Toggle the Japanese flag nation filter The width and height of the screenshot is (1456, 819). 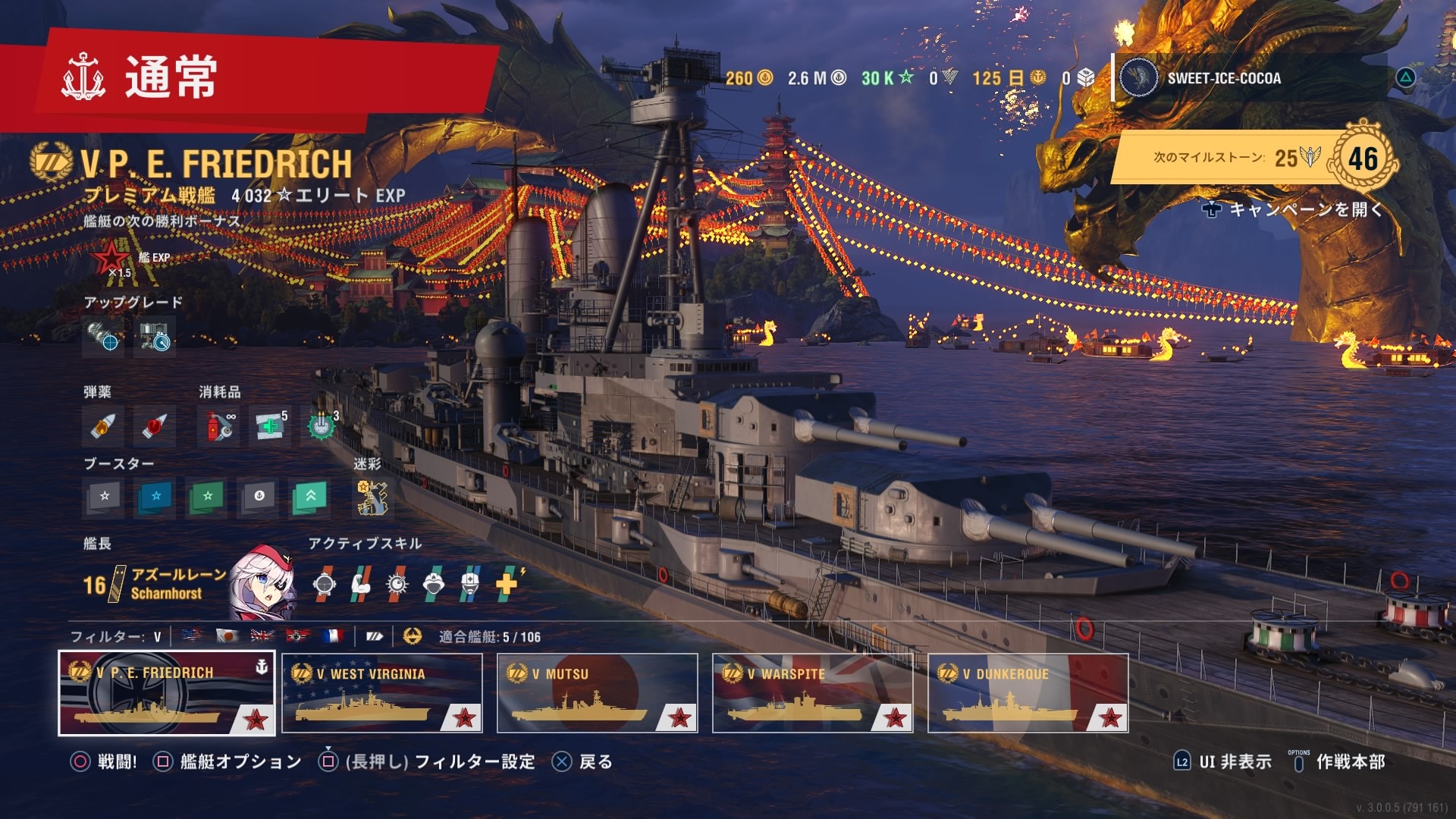tap(227, 636)
